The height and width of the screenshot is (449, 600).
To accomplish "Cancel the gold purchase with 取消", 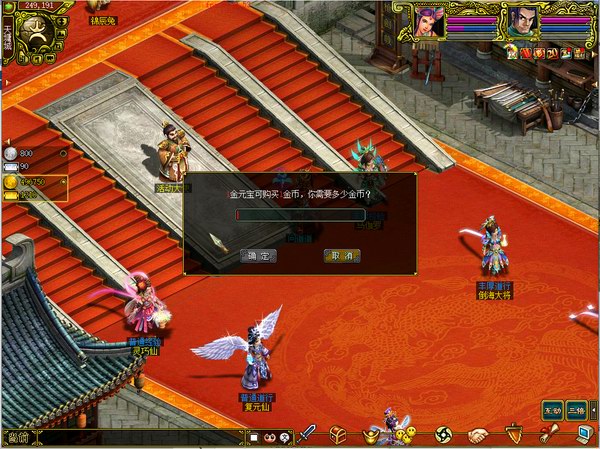I will click(342, 256).
